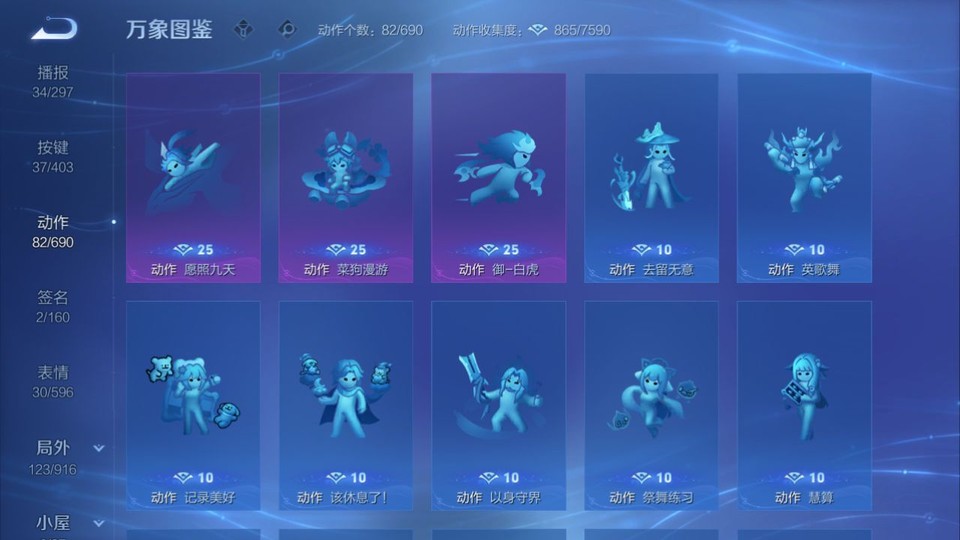Switch to the 播报 category tab
The image size is (960, 540).
54,82
